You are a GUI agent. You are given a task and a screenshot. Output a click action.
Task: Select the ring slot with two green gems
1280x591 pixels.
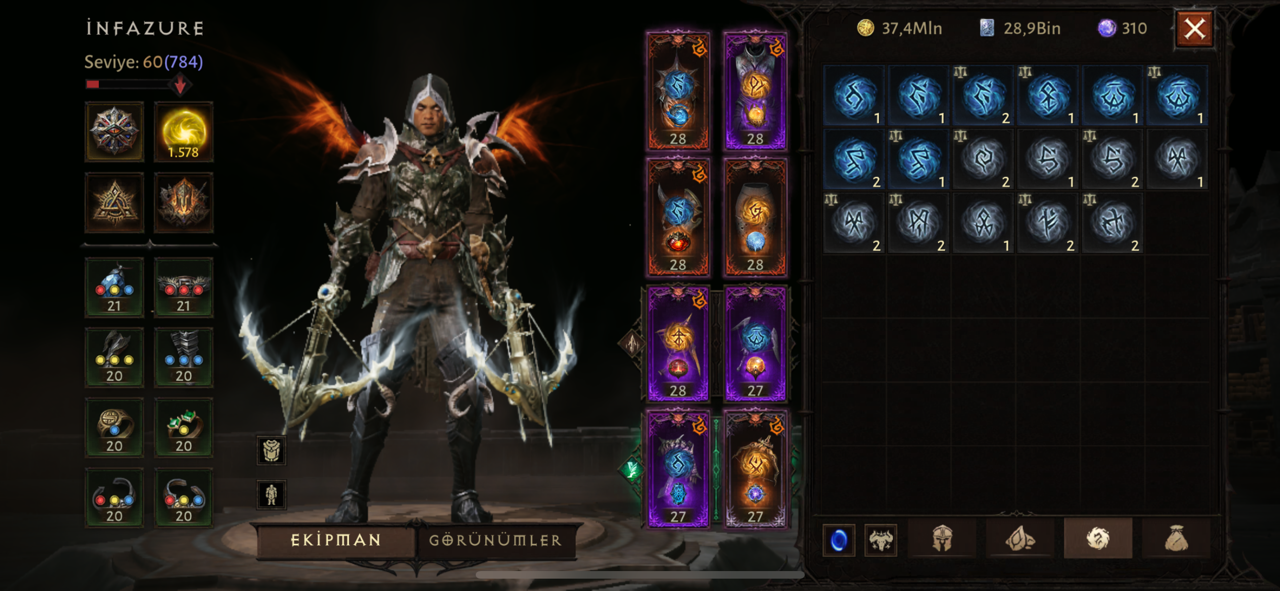[184, 427]
